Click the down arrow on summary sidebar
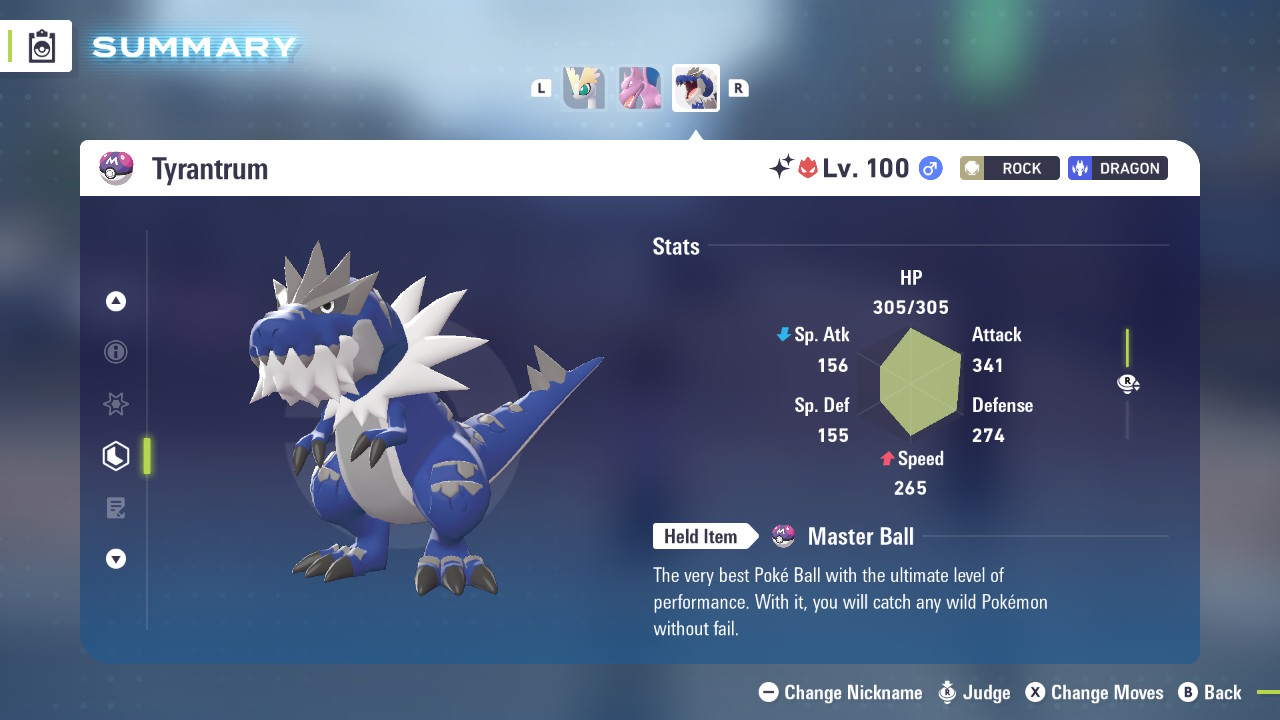This screenshot has width=1280, height=720. coord(116,559)
